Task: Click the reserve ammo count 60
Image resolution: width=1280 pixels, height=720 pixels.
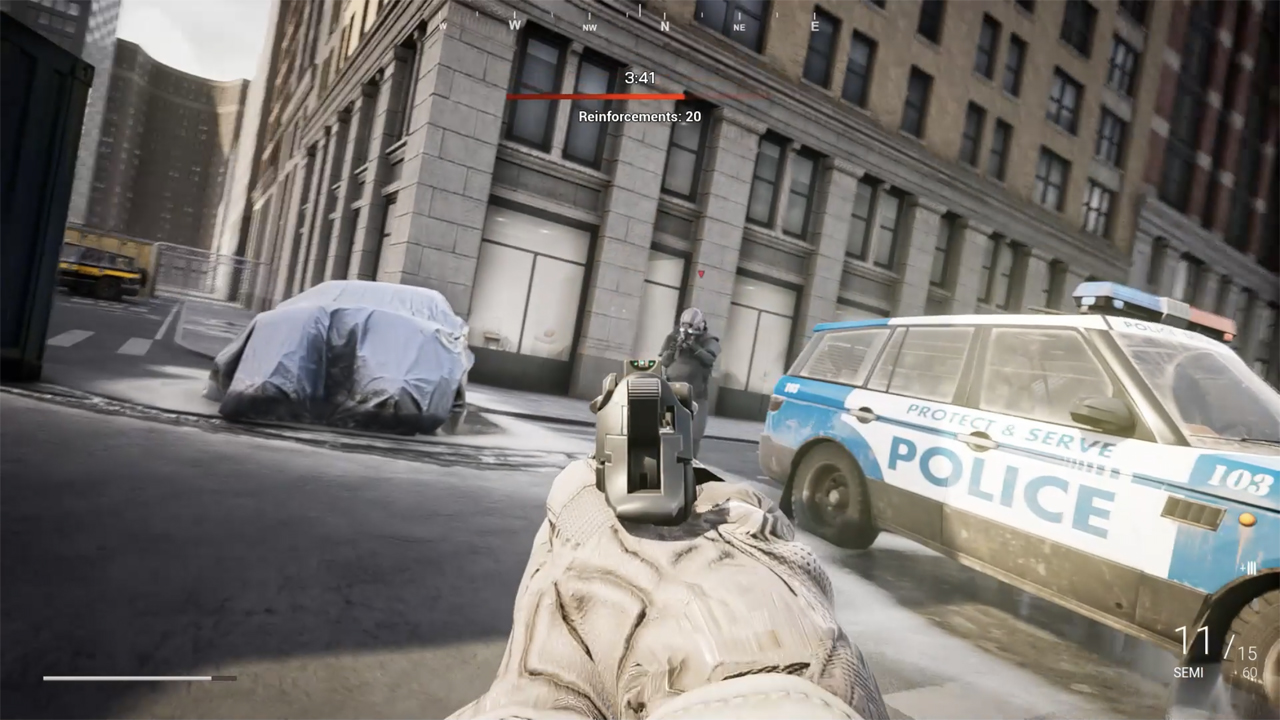Action: [x=1249, y=672]
